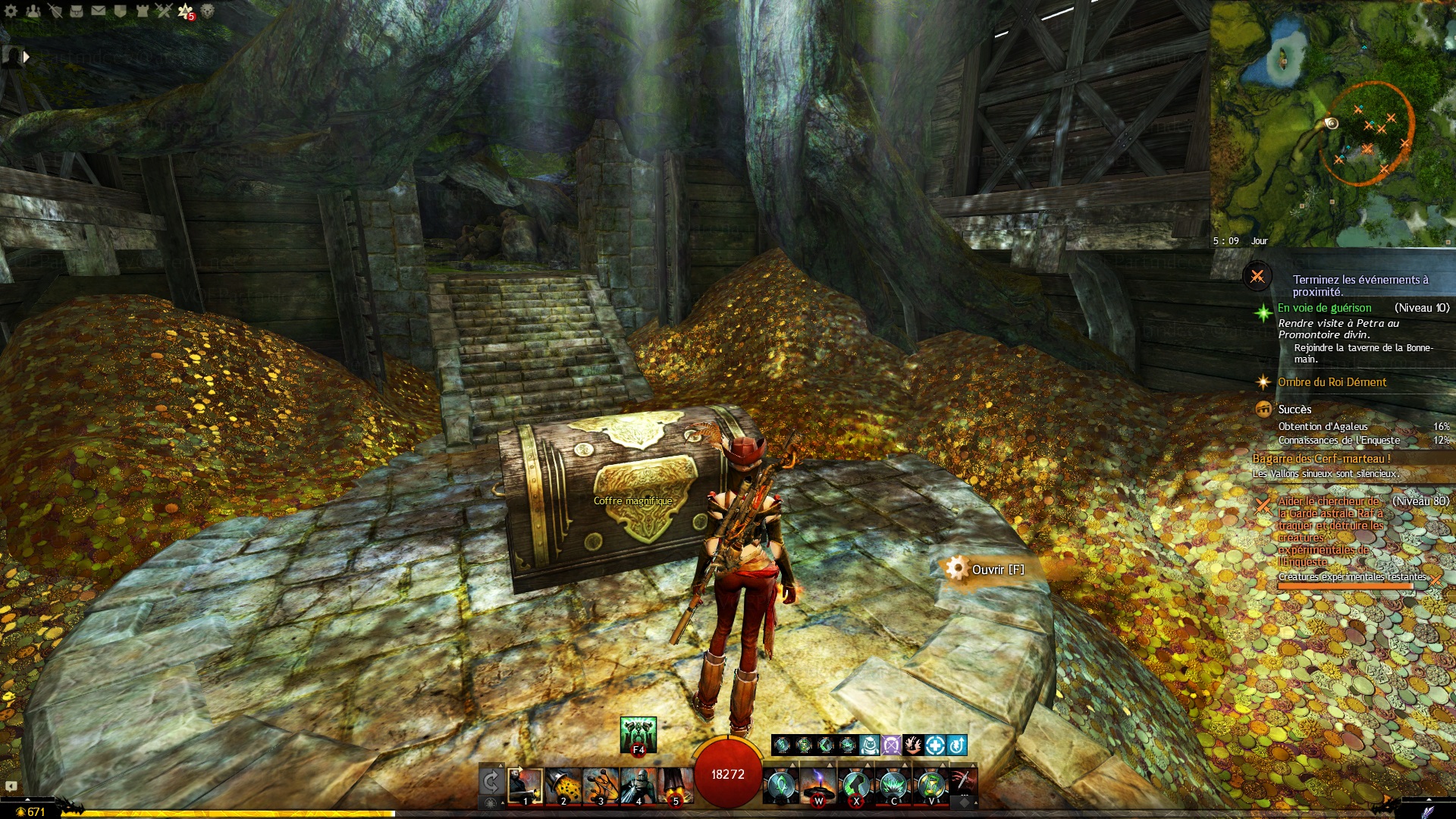Check mail via the envelope icon
This screenshot has height=819, width=1456.
[99, 11]
